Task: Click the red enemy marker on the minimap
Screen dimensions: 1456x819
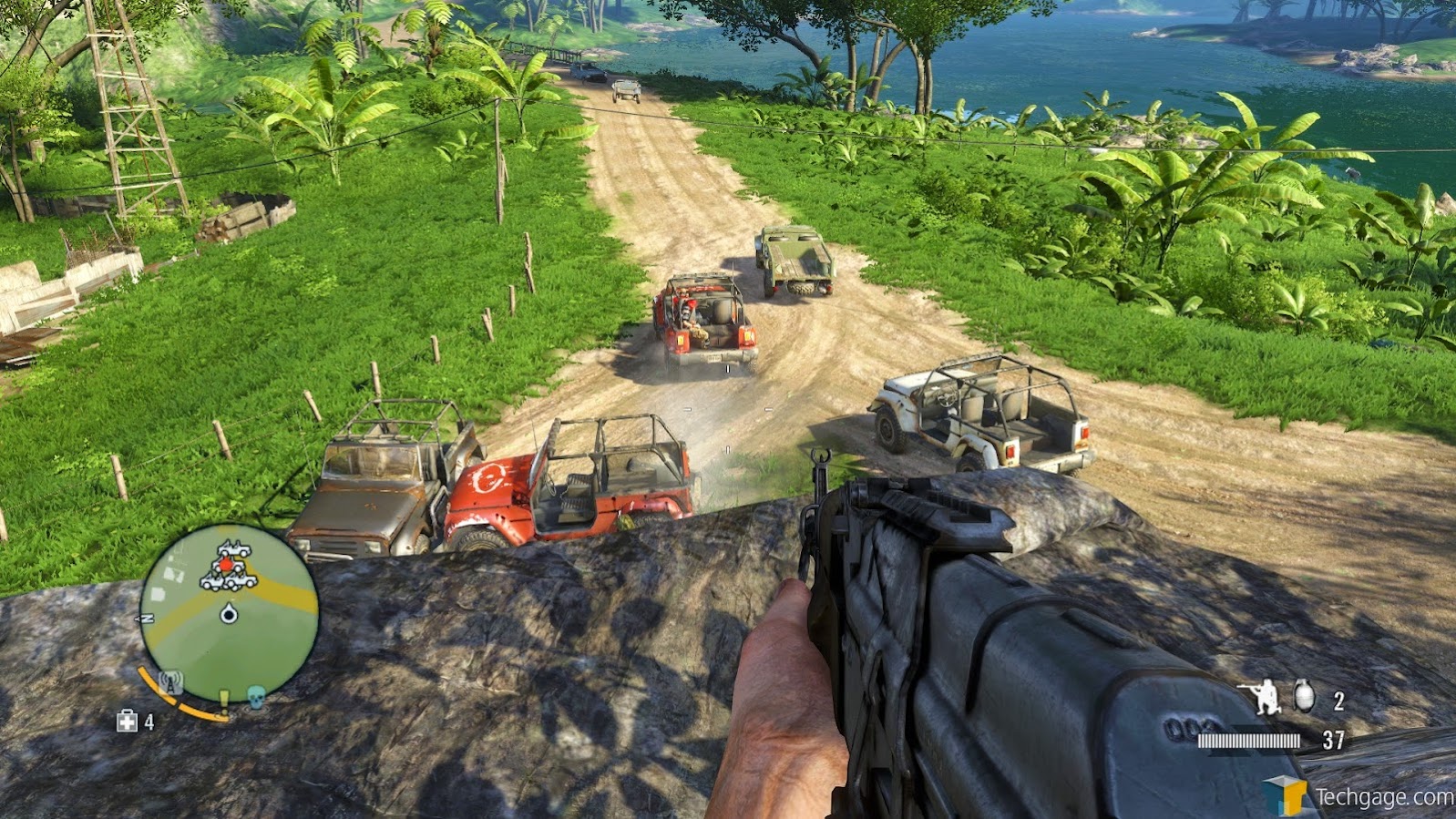Action: click(x=227, y=566)
